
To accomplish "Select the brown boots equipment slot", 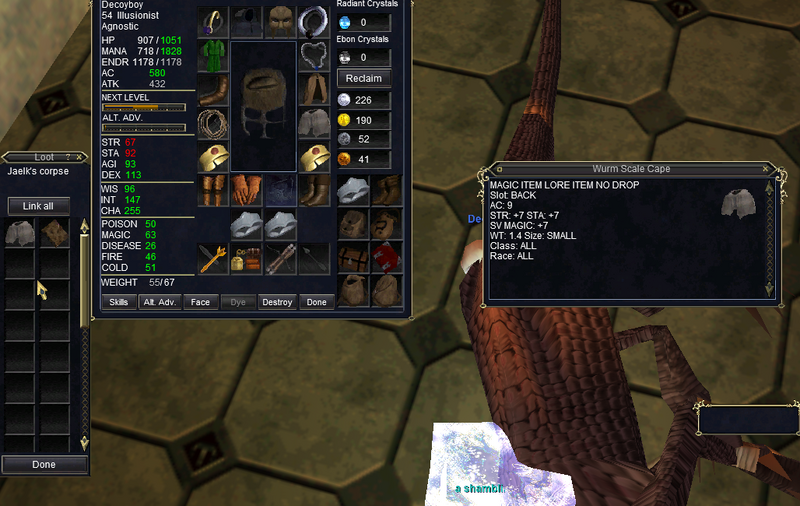I will coord(315,190).
